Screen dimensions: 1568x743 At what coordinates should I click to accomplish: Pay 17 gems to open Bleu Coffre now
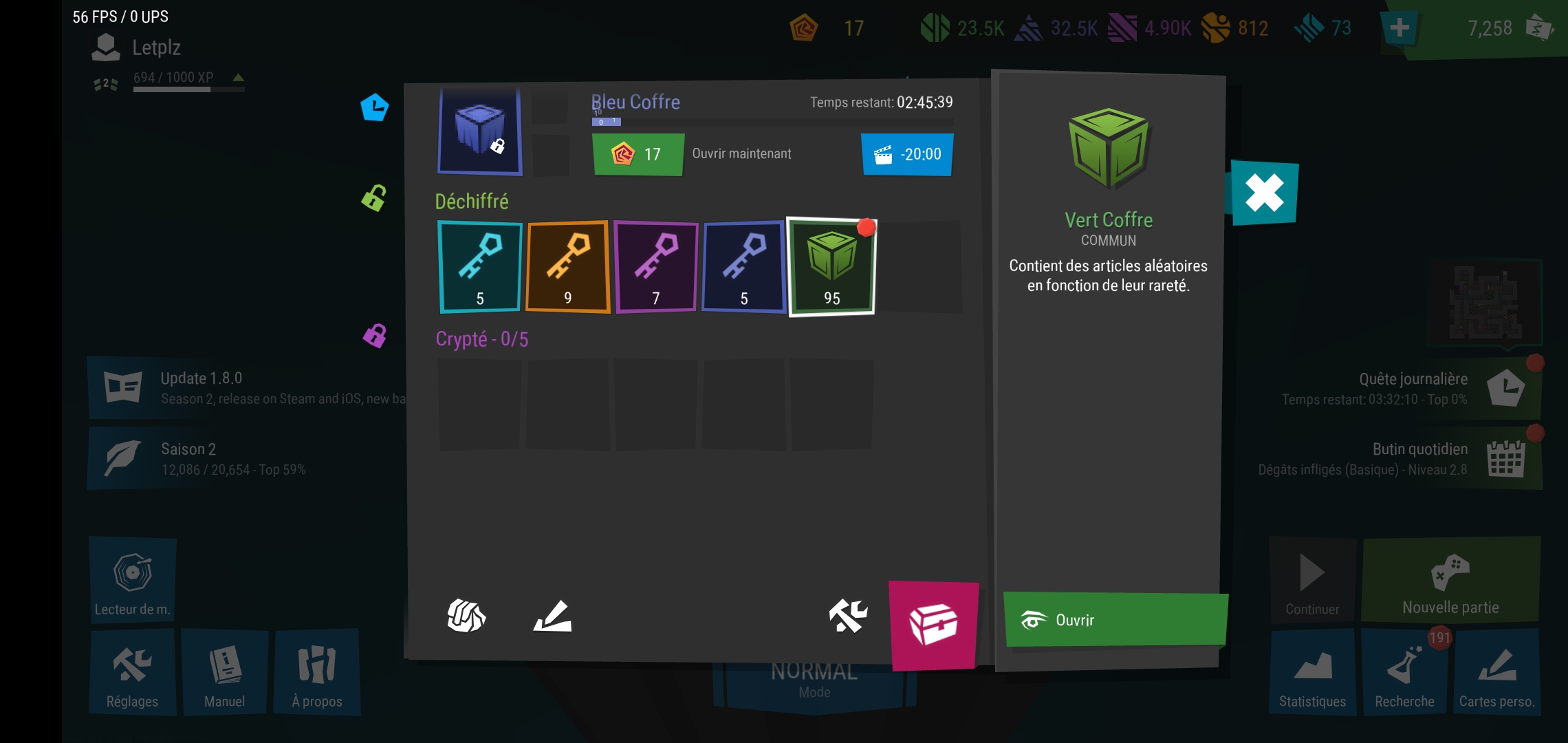tap(638, 154)
